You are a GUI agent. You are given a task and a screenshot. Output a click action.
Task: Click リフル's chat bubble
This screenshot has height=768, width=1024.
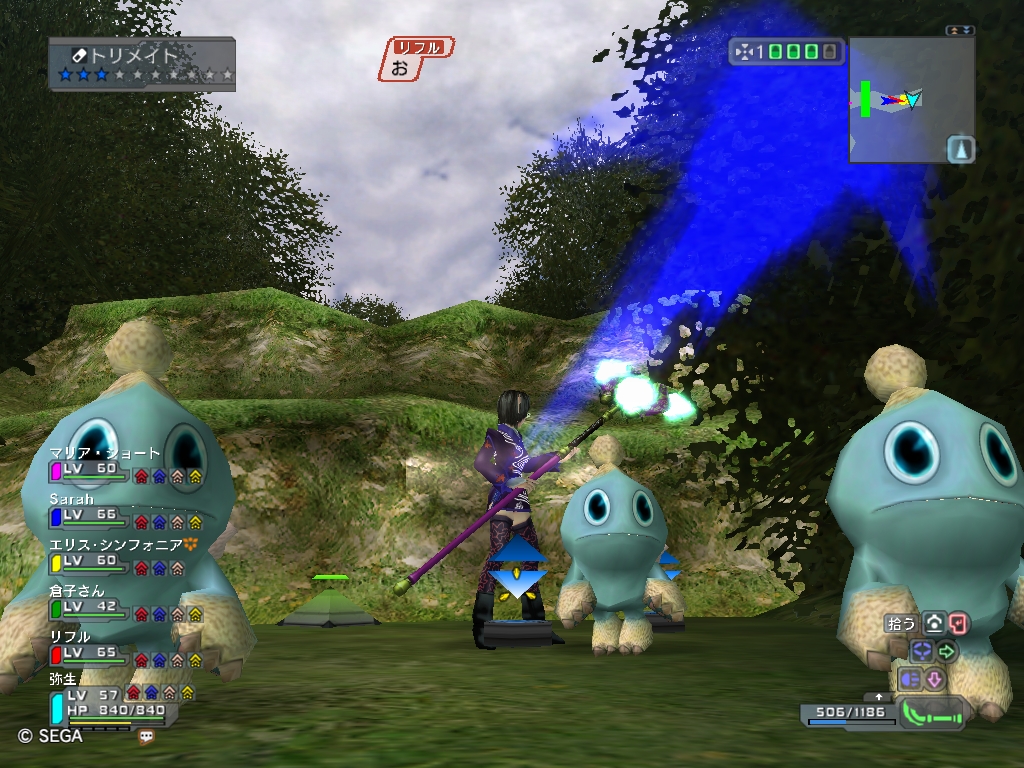pyautogui.click(x=415, y=60)
